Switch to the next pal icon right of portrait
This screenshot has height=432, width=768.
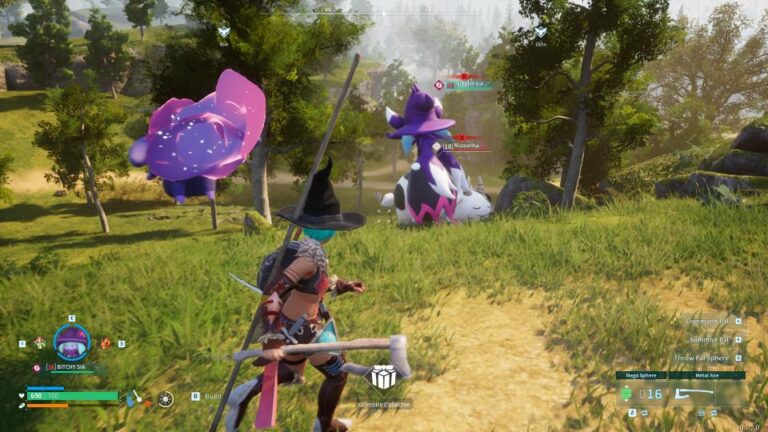(105, 343)
